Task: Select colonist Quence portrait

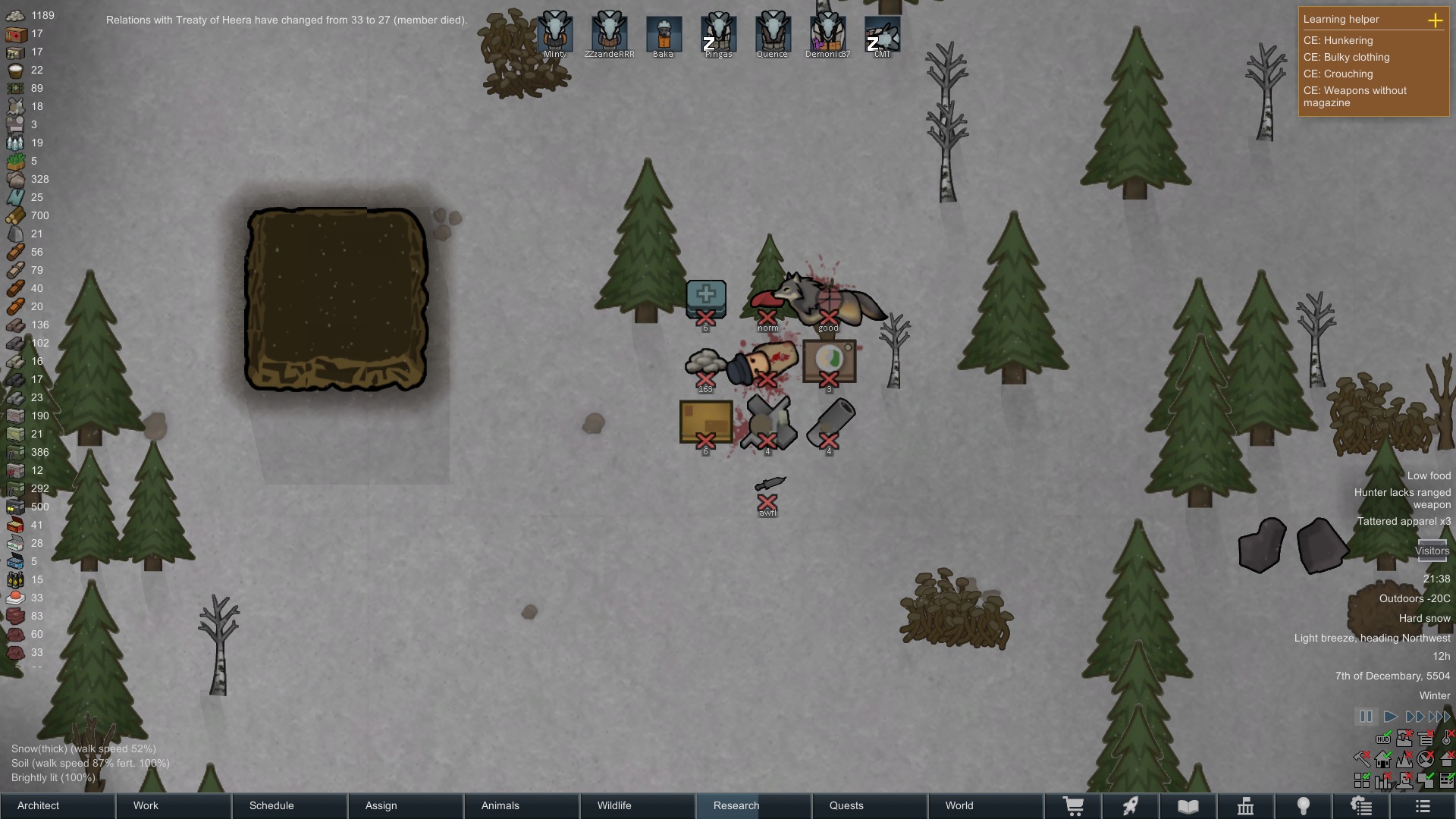Action: (772, 33)
